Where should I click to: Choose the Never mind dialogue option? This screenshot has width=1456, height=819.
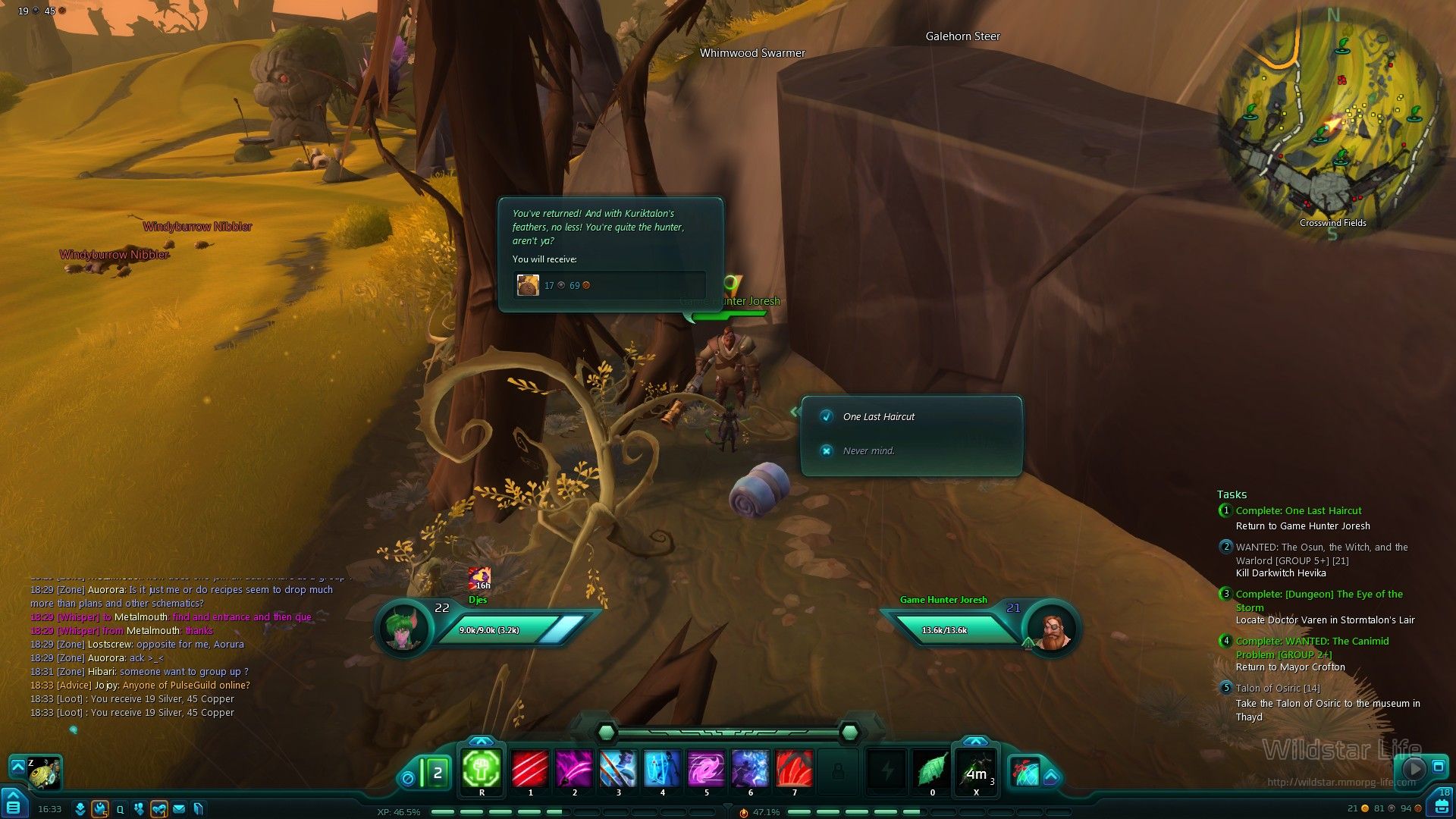(x=868, y=450)
